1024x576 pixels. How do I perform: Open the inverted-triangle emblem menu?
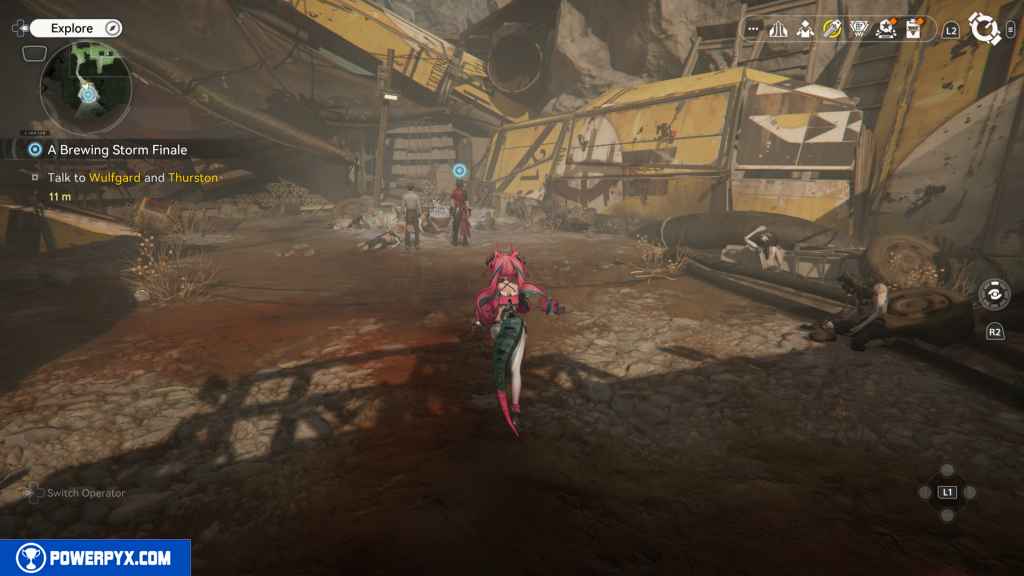(x=859, y=29)
